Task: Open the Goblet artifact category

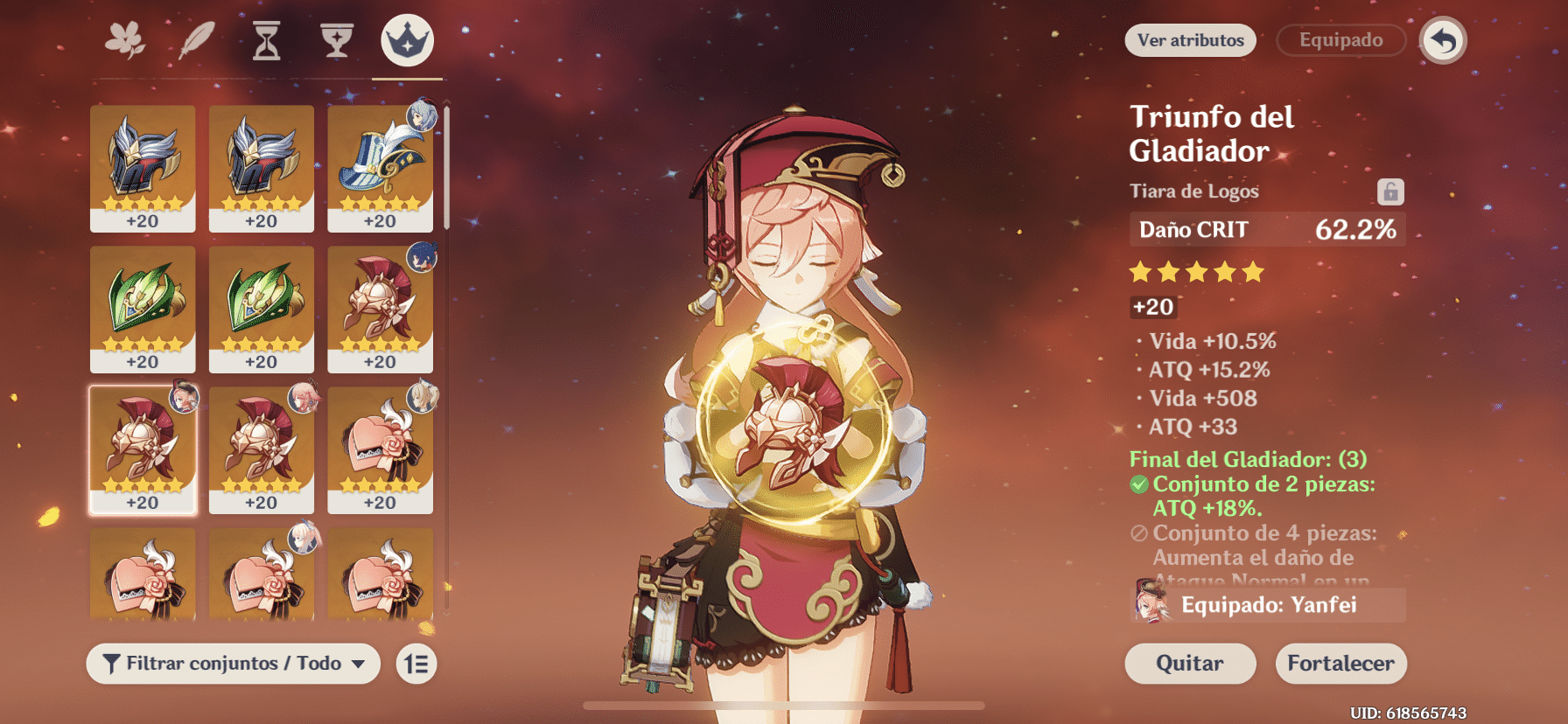Action: pos(336,38)
